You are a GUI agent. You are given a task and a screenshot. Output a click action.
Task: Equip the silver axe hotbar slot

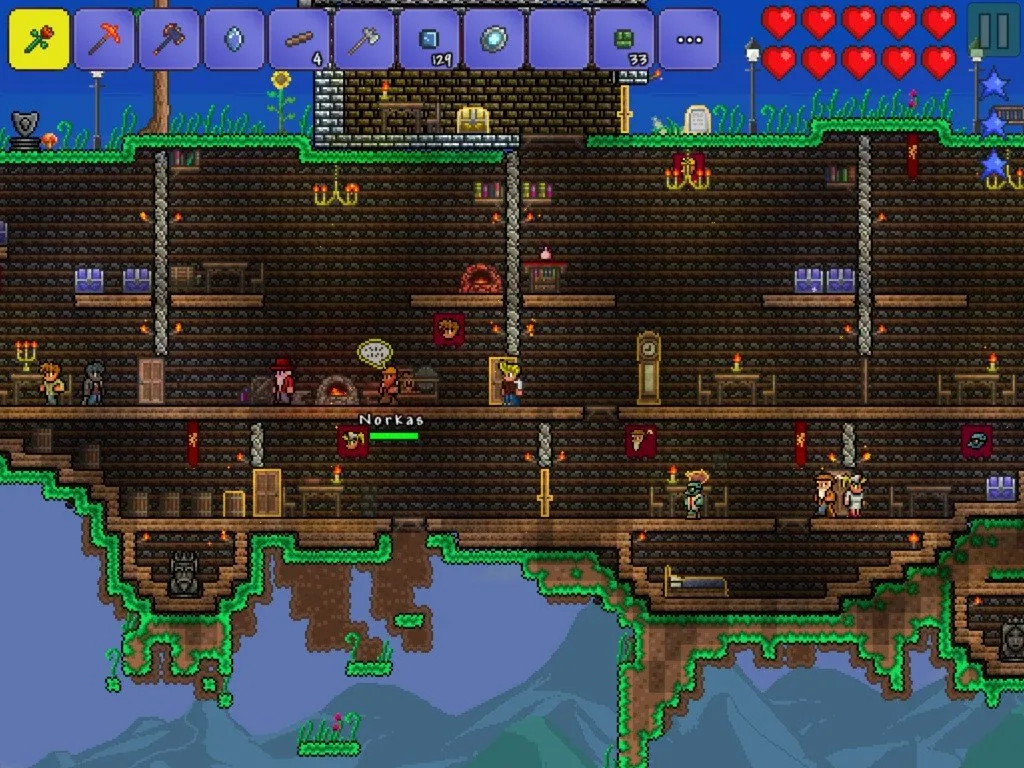coord(364,39)
